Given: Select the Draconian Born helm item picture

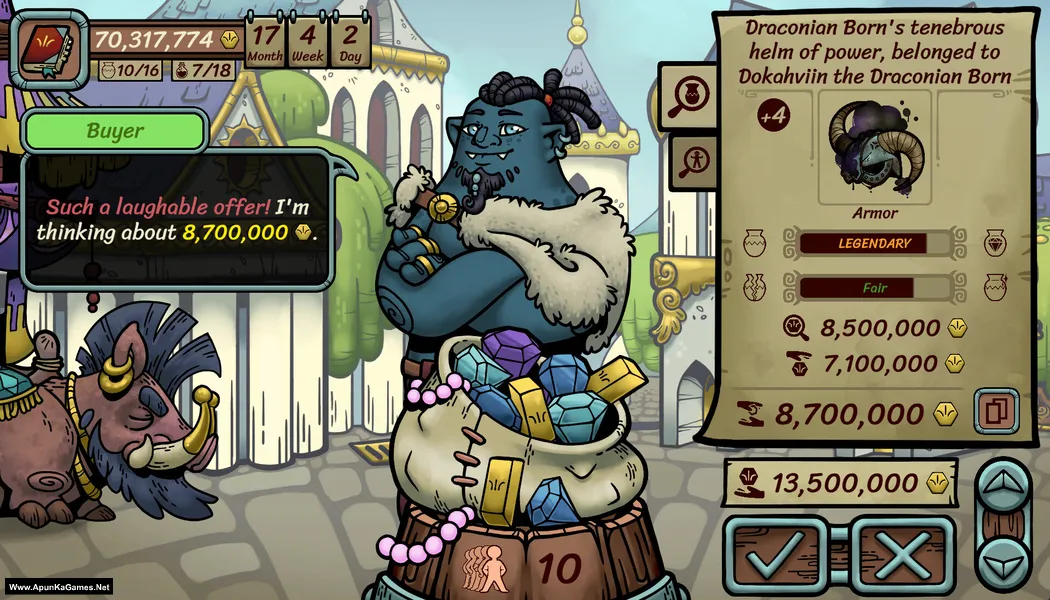Looking at the screenshot, I should tap(873, 146).
